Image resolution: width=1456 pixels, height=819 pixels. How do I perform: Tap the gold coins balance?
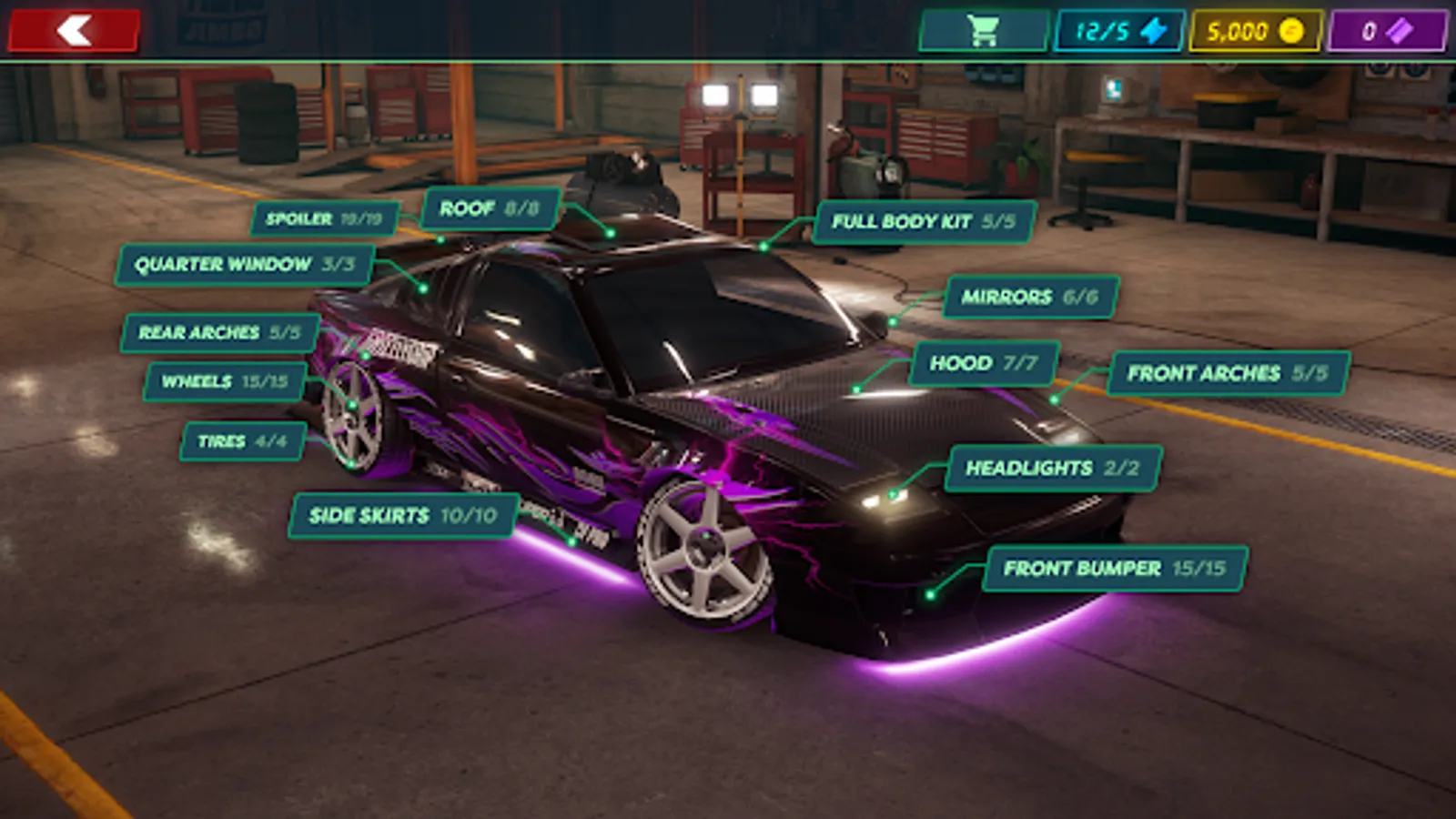point(1255,31)
